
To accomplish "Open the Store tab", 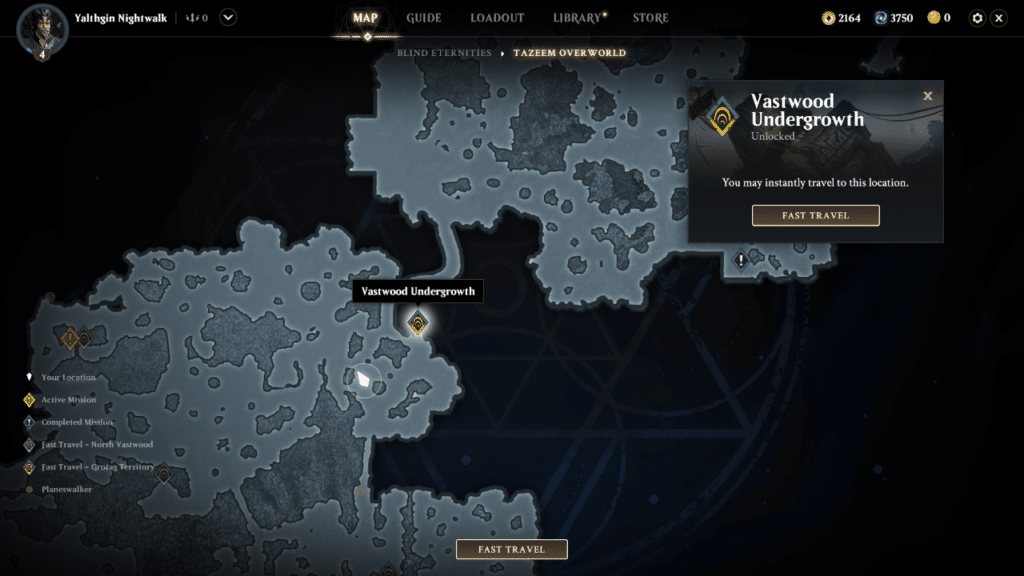I will pyautogui.click(x=651, y=18).
